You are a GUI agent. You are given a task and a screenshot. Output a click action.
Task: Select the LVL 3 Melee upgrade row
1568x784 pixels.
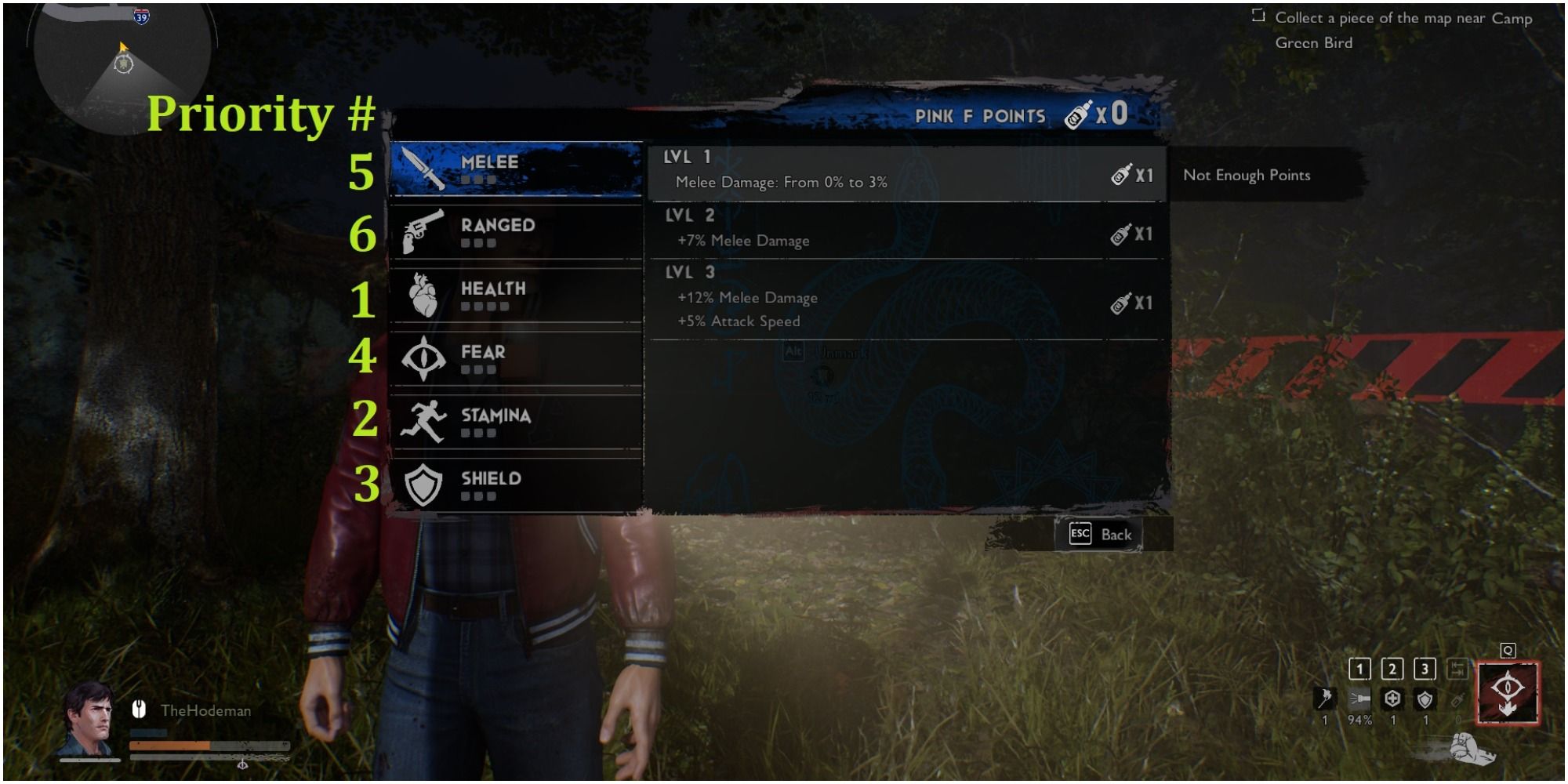point(902,302)
